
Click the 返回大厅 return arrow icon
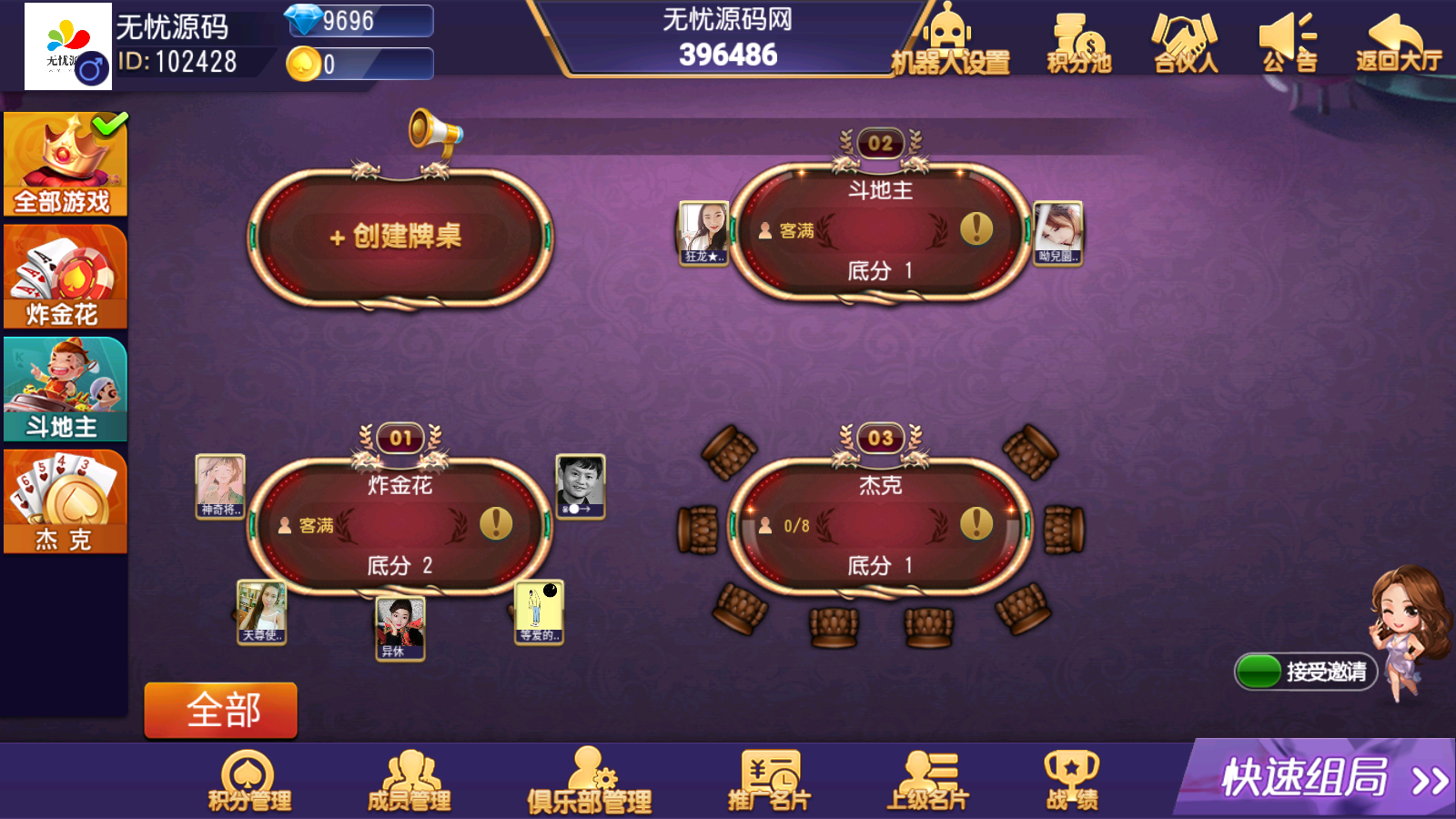click(1392, 41)
